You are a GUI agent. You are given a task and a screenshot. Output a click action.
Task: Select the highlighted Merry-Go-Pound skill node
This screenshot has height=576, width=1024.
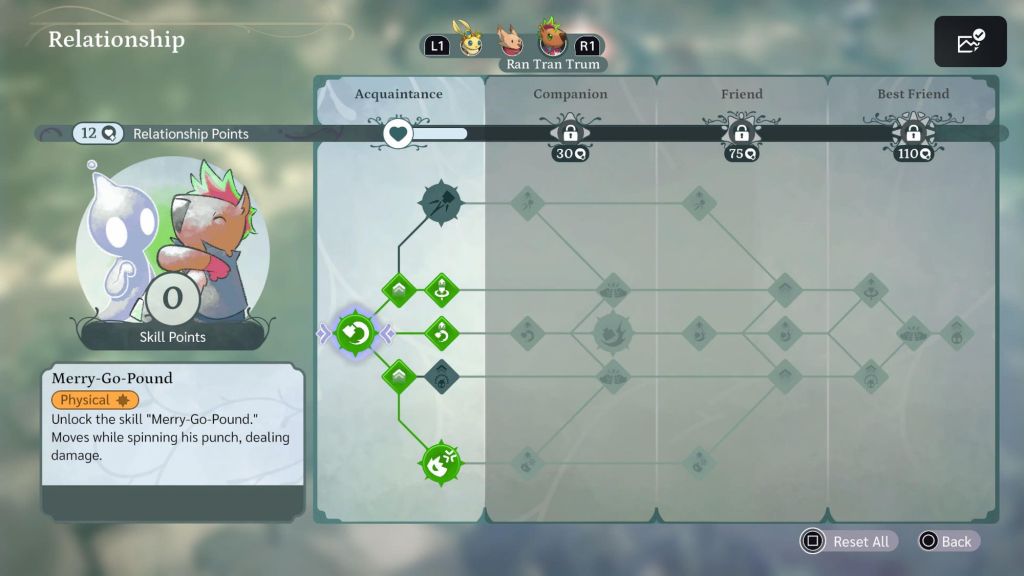coord(355,333)
